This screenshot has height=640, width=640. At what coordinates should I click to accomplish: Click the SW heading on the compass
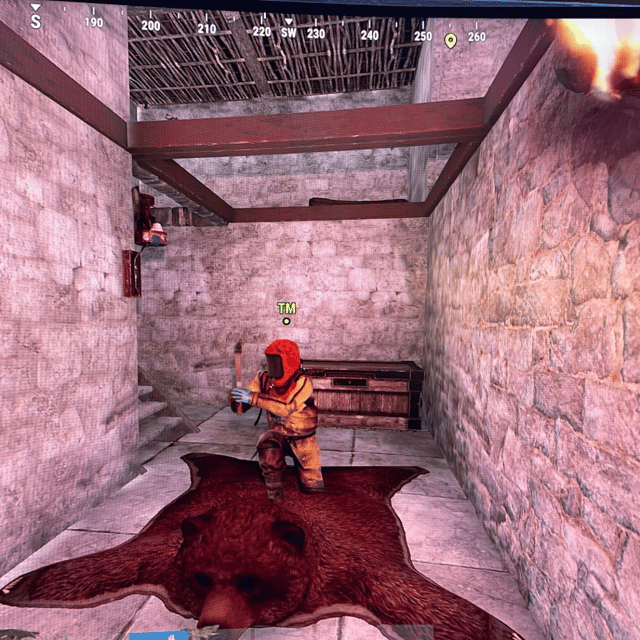point(289,32)
